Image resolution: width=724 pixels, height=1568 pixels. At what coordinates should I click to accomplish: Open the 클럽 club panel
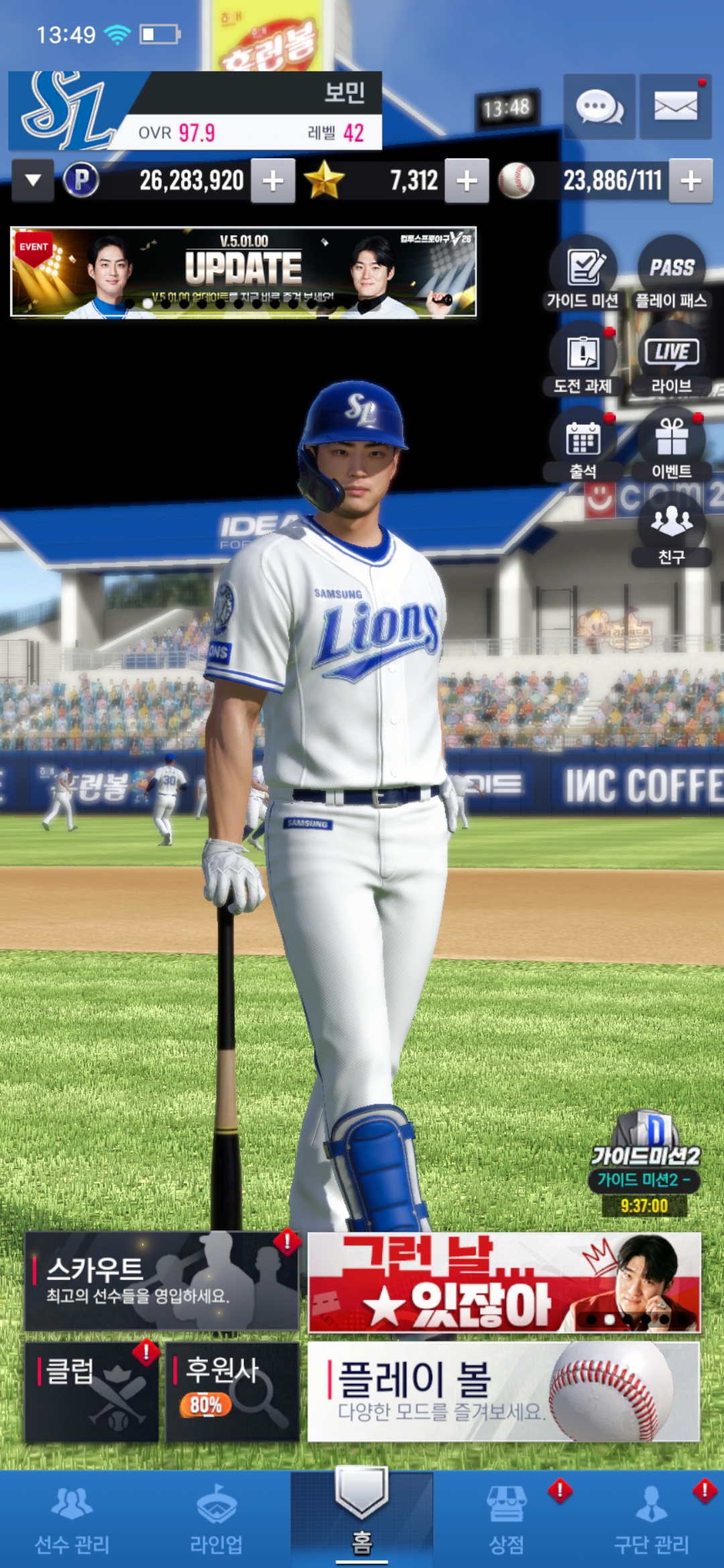pos(92,1391)
